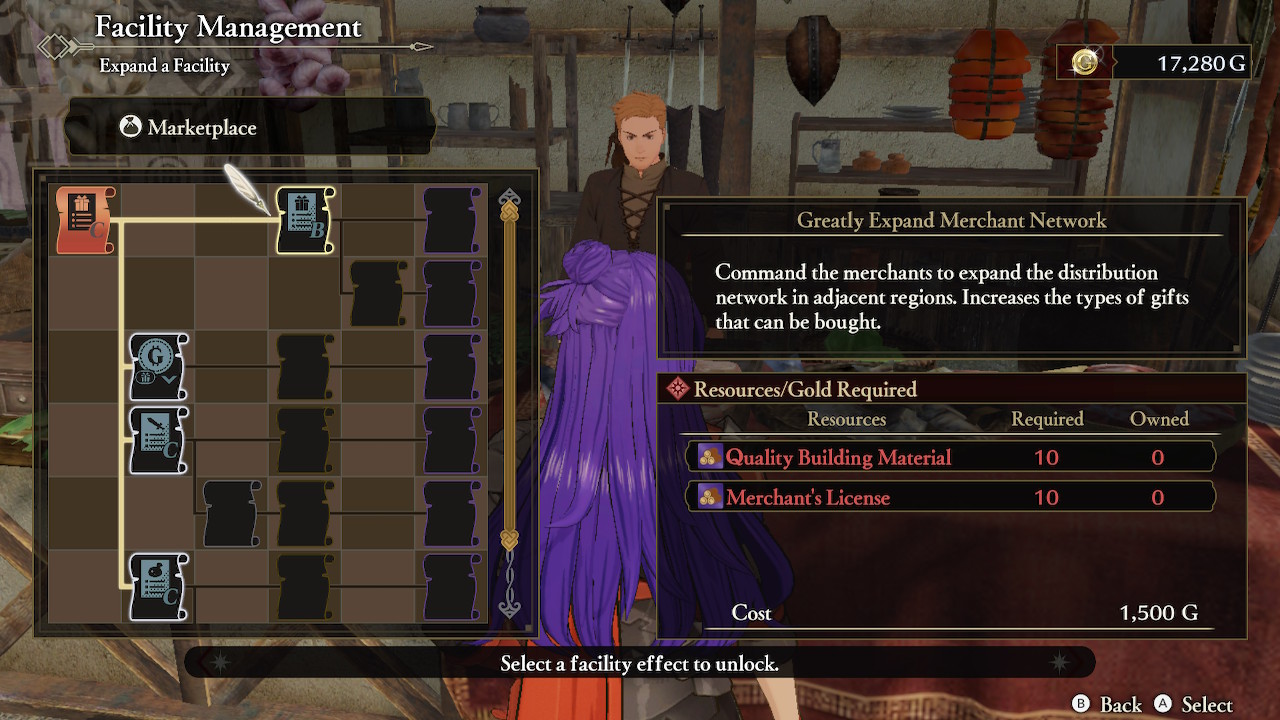Pick the sword scroll ranked C

tap(158, 440)
